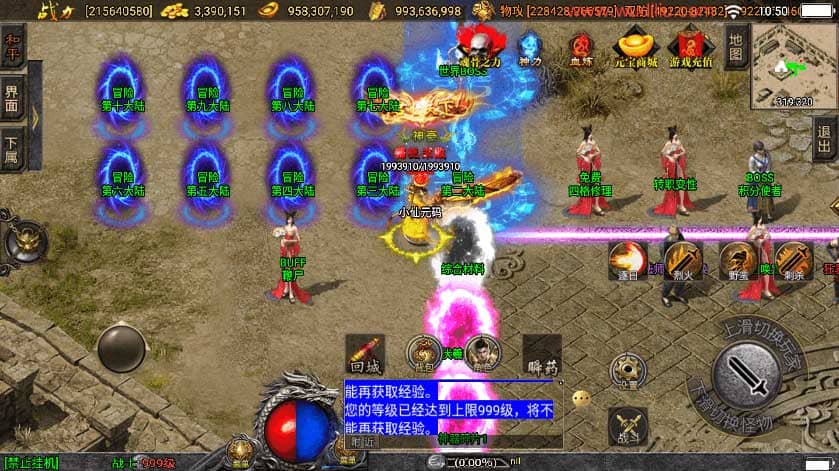The height and width of the screenshot is (471, 839).
Task: Click the 地图 map button
Action: (x=736, y=43)
